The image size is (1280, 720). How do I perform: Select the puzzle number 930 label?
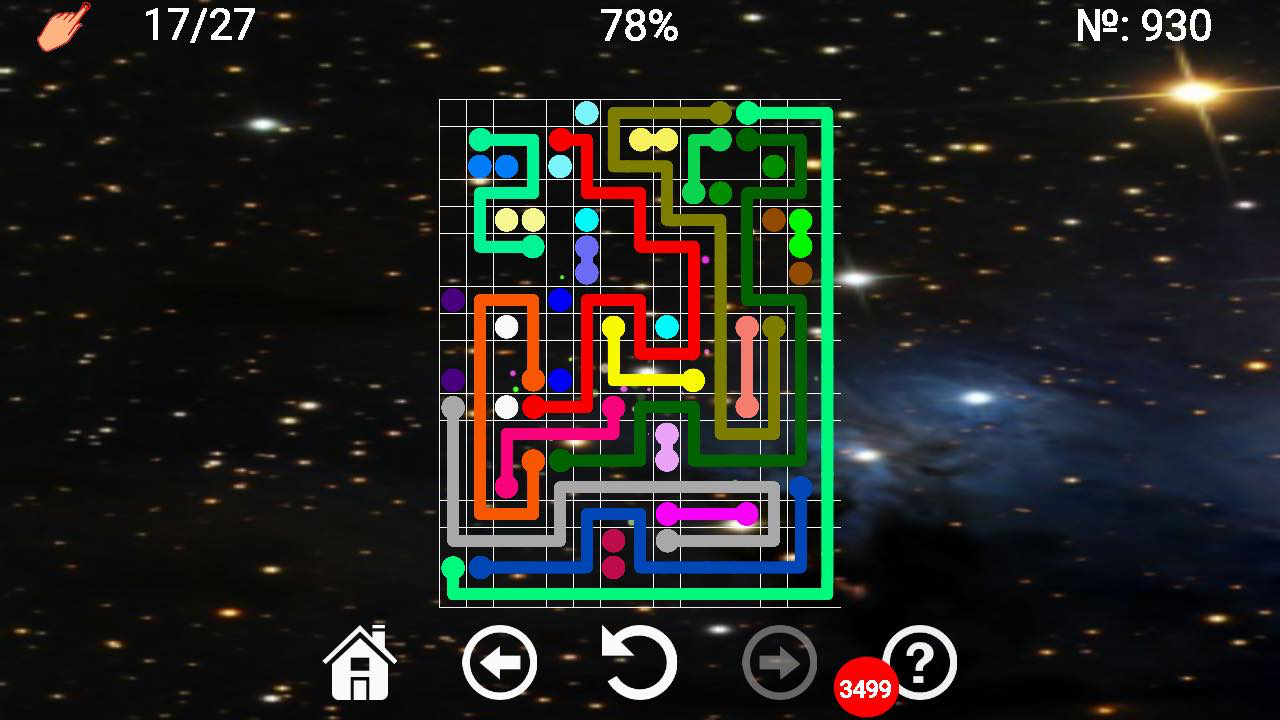1145,26
